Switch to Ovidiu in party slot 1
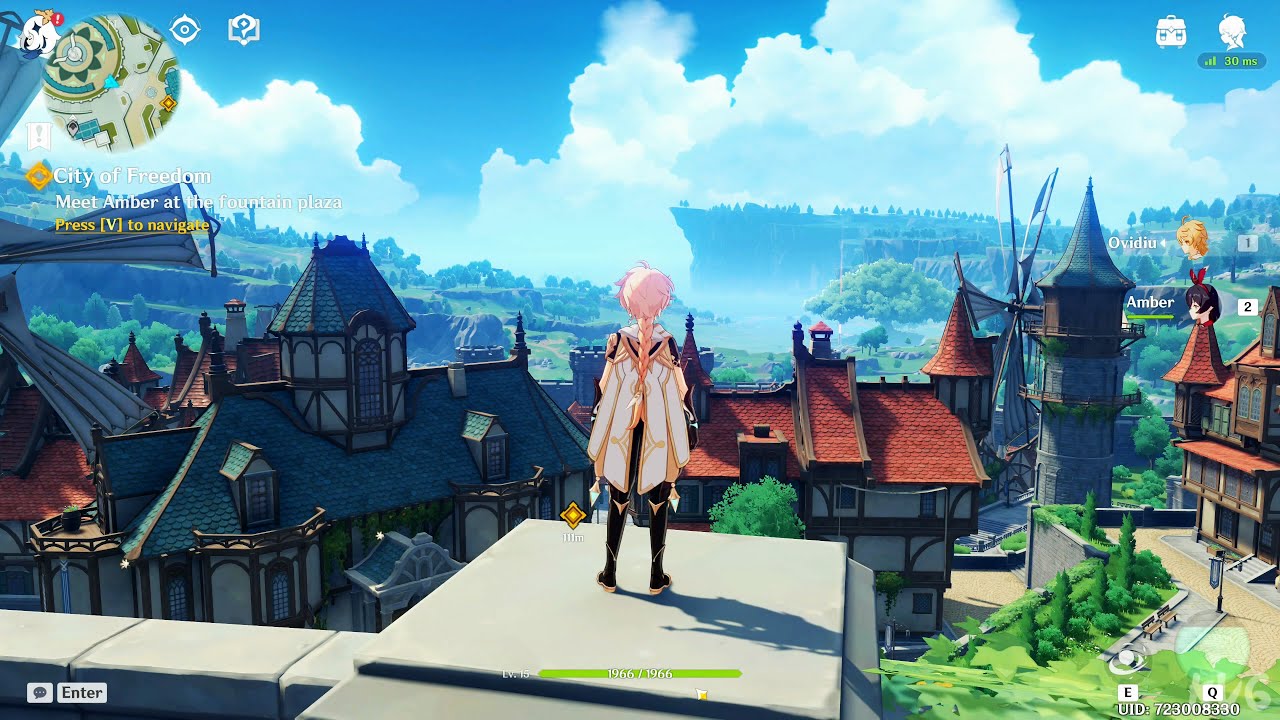 1199,243
